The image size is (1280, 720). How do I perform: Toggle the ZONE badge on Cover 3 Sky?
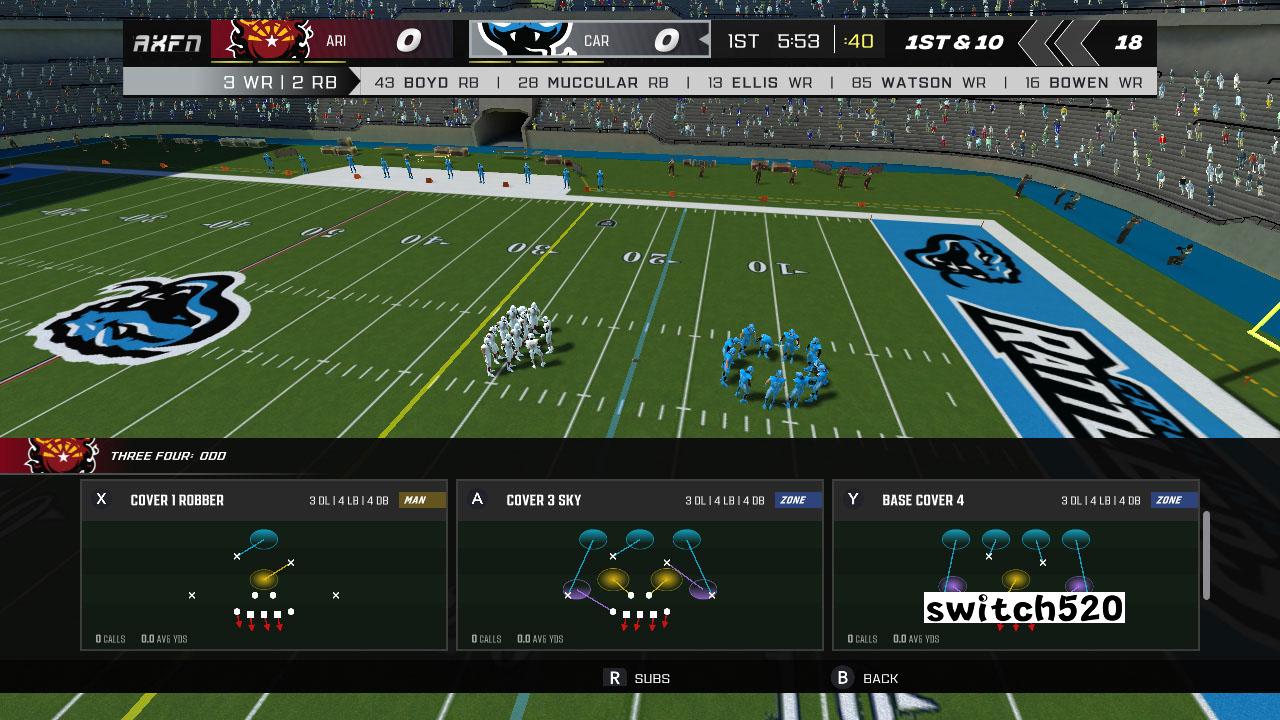(x=796, y=499)
